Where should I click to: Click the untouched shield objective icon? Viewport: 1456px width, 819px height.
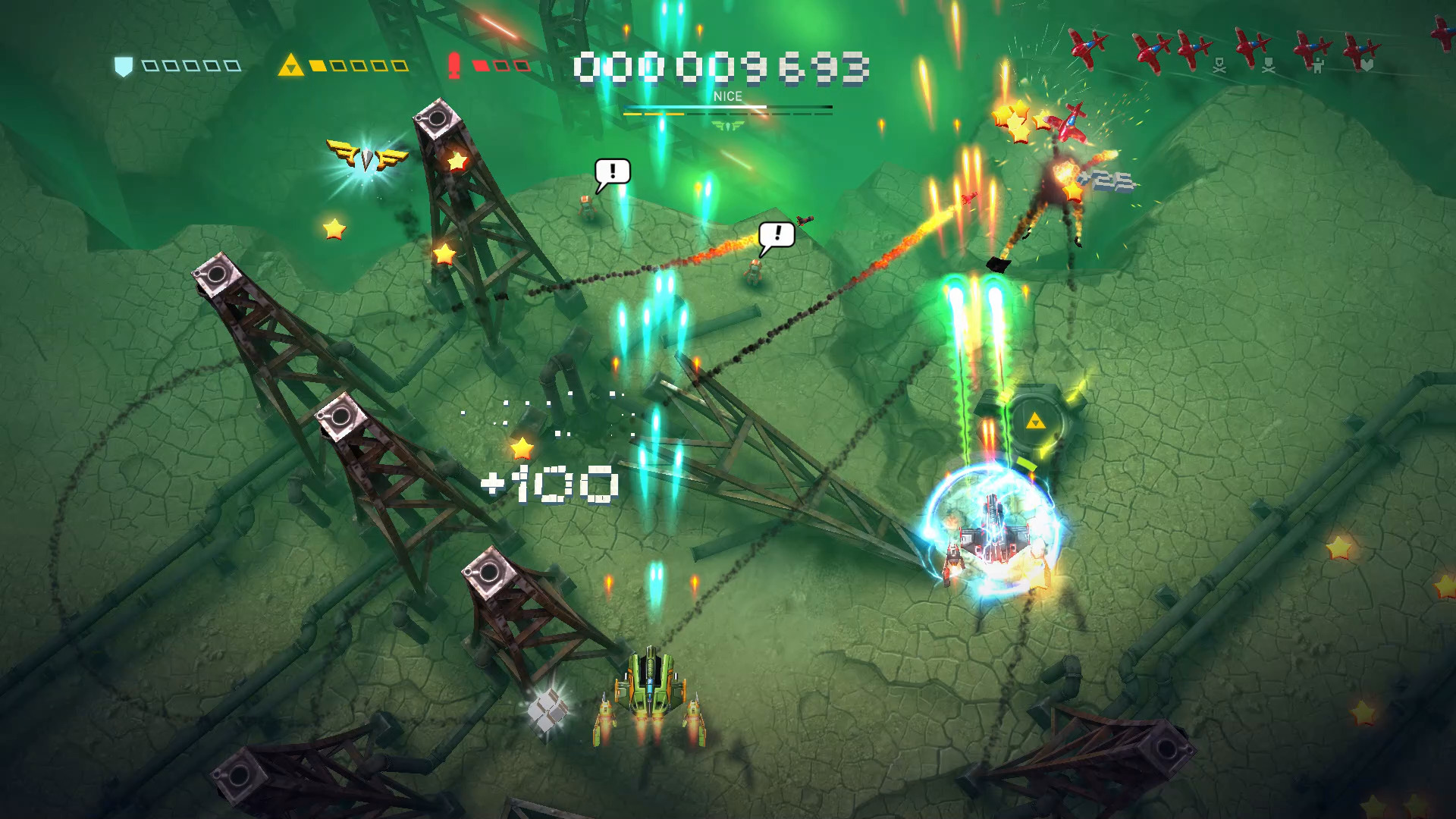point(1367,66)
